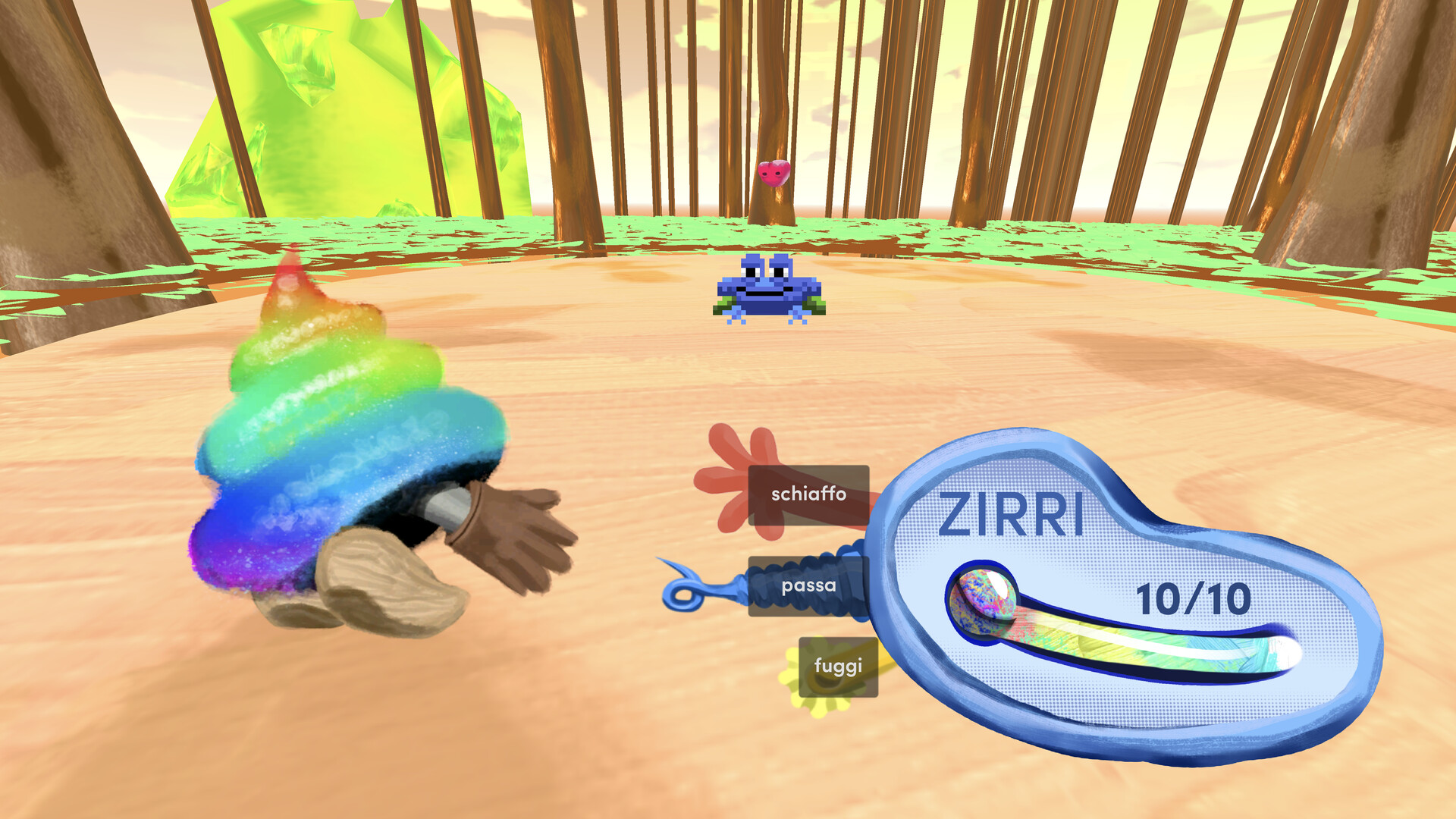
Task: Click the schiaffo button label
Action: coord(808,495)
